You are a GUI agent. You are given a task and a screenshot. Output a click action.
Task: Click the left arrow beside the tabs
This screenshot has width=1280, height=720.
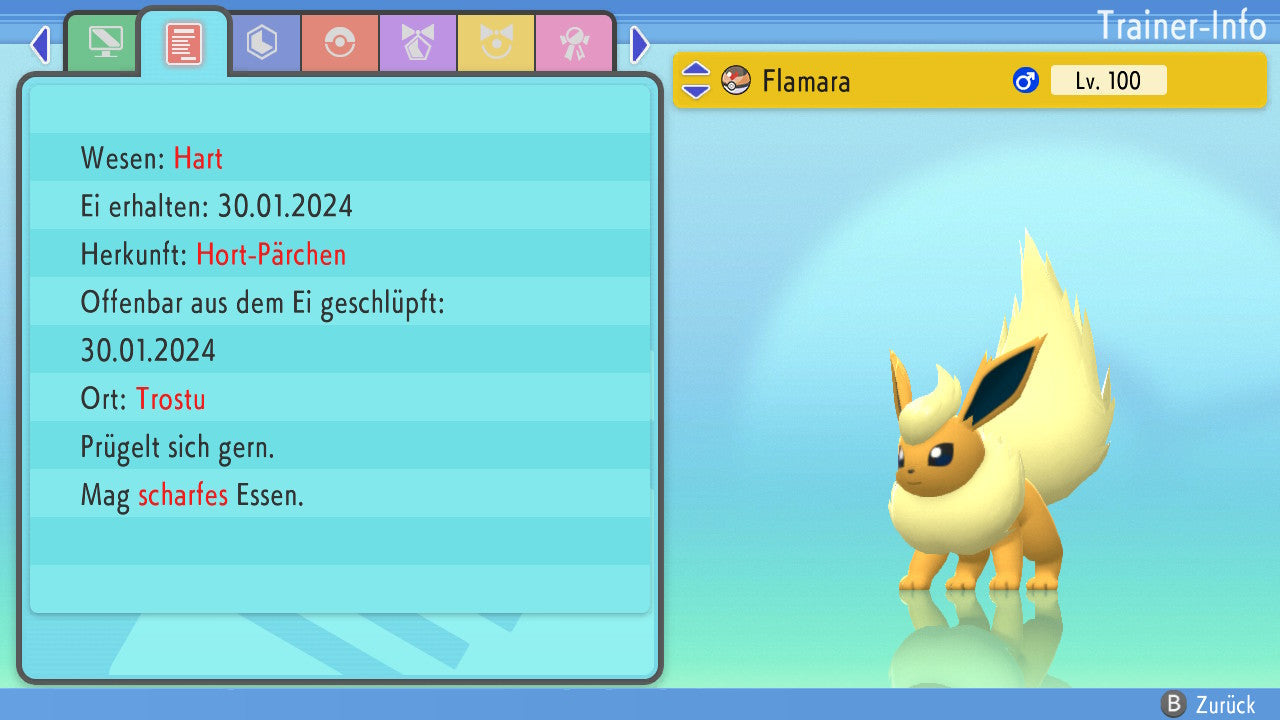pyautogui.click(x=40, y=44)
